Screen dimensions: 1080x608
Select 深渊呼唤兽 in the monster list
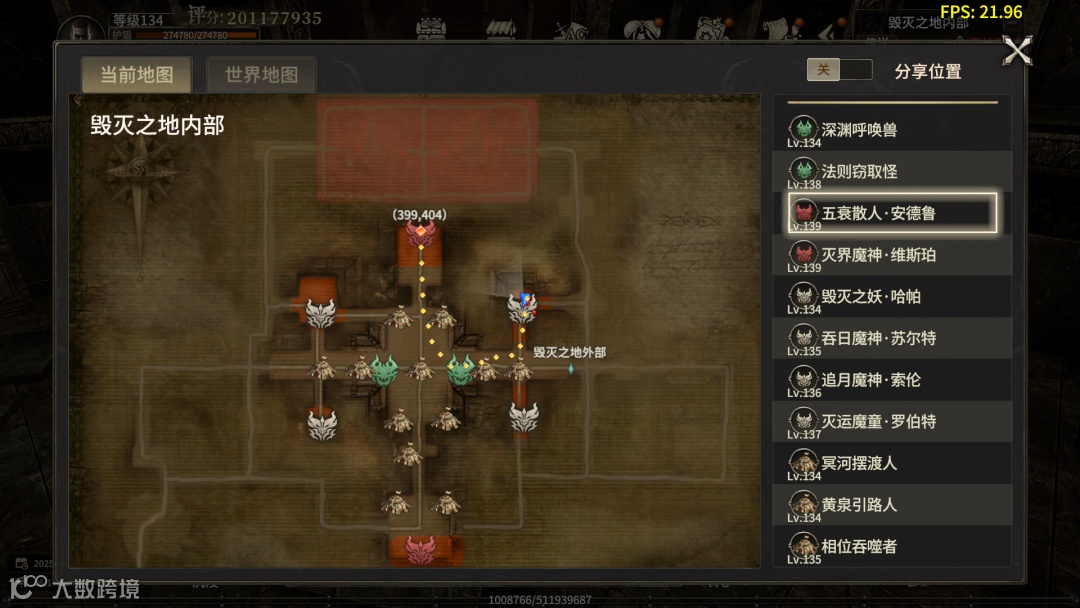click(x=892, y=130)
